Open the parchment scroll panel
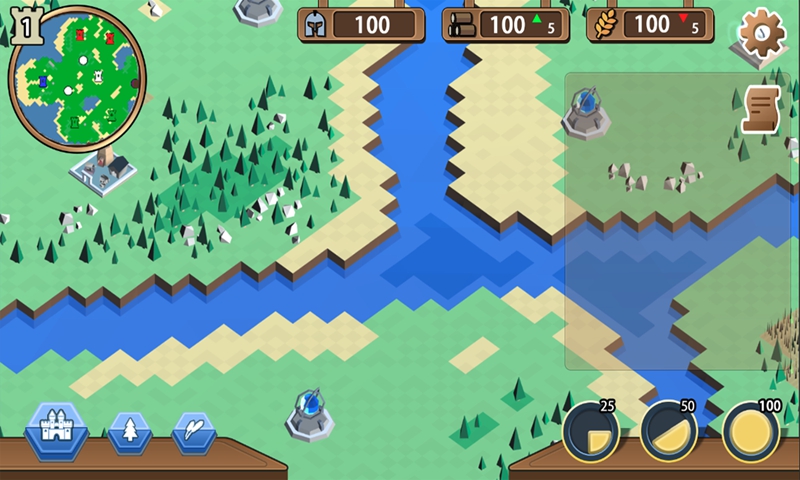 click(761, 109)
